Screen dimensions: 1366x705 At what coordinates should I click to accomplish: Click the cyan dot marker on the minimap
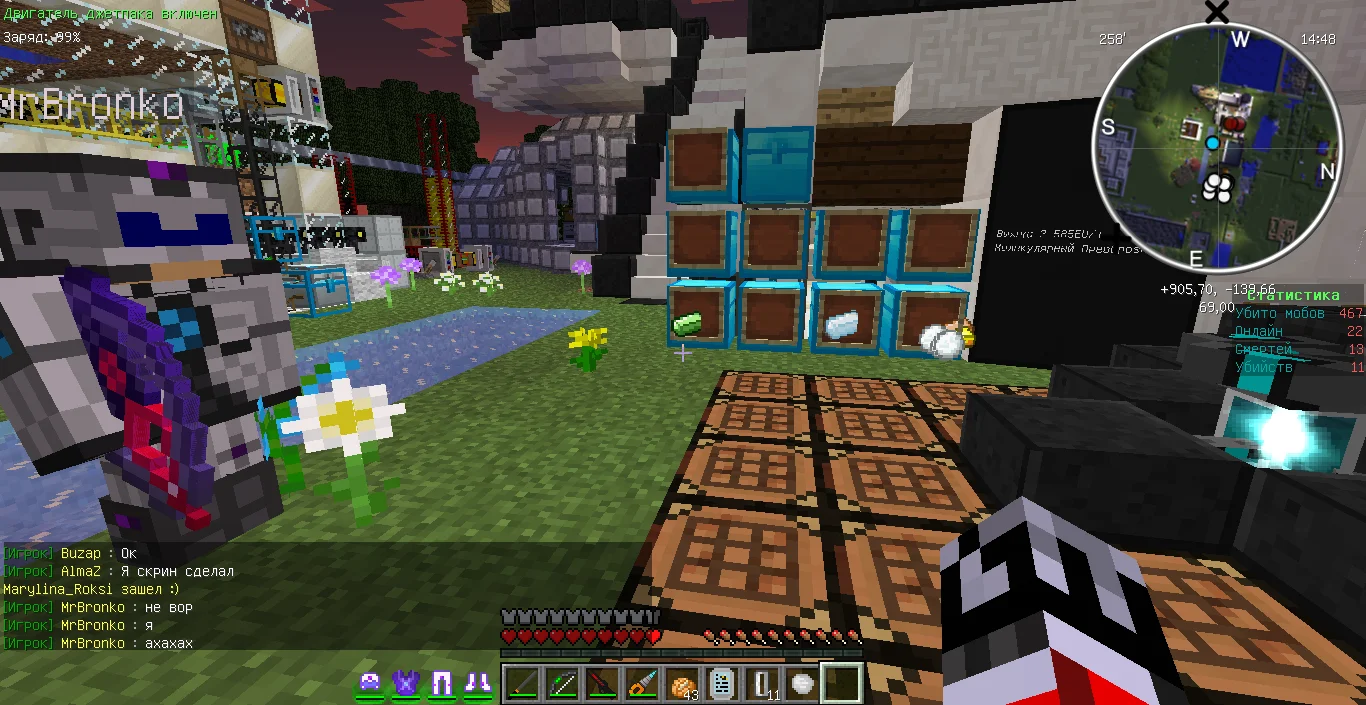(1212, 144)
